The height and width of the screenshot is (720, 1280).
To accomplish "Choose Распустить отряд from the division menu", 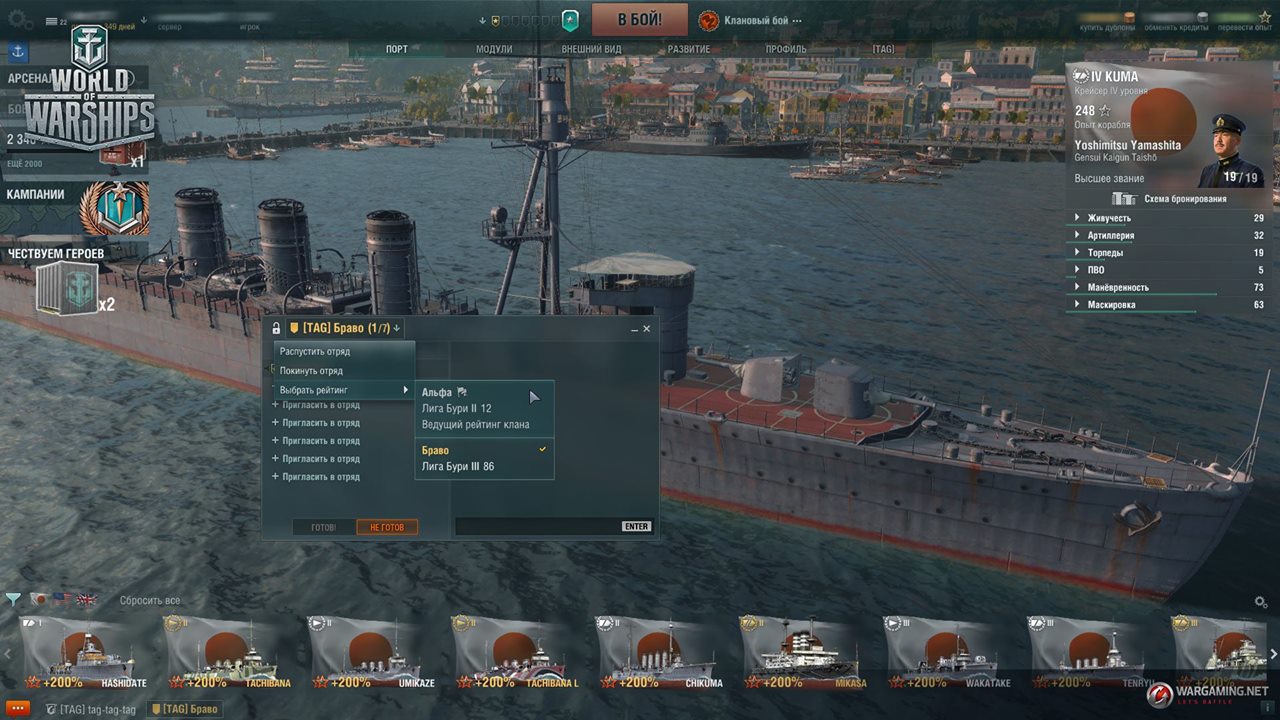I will [x=315, y=352].
